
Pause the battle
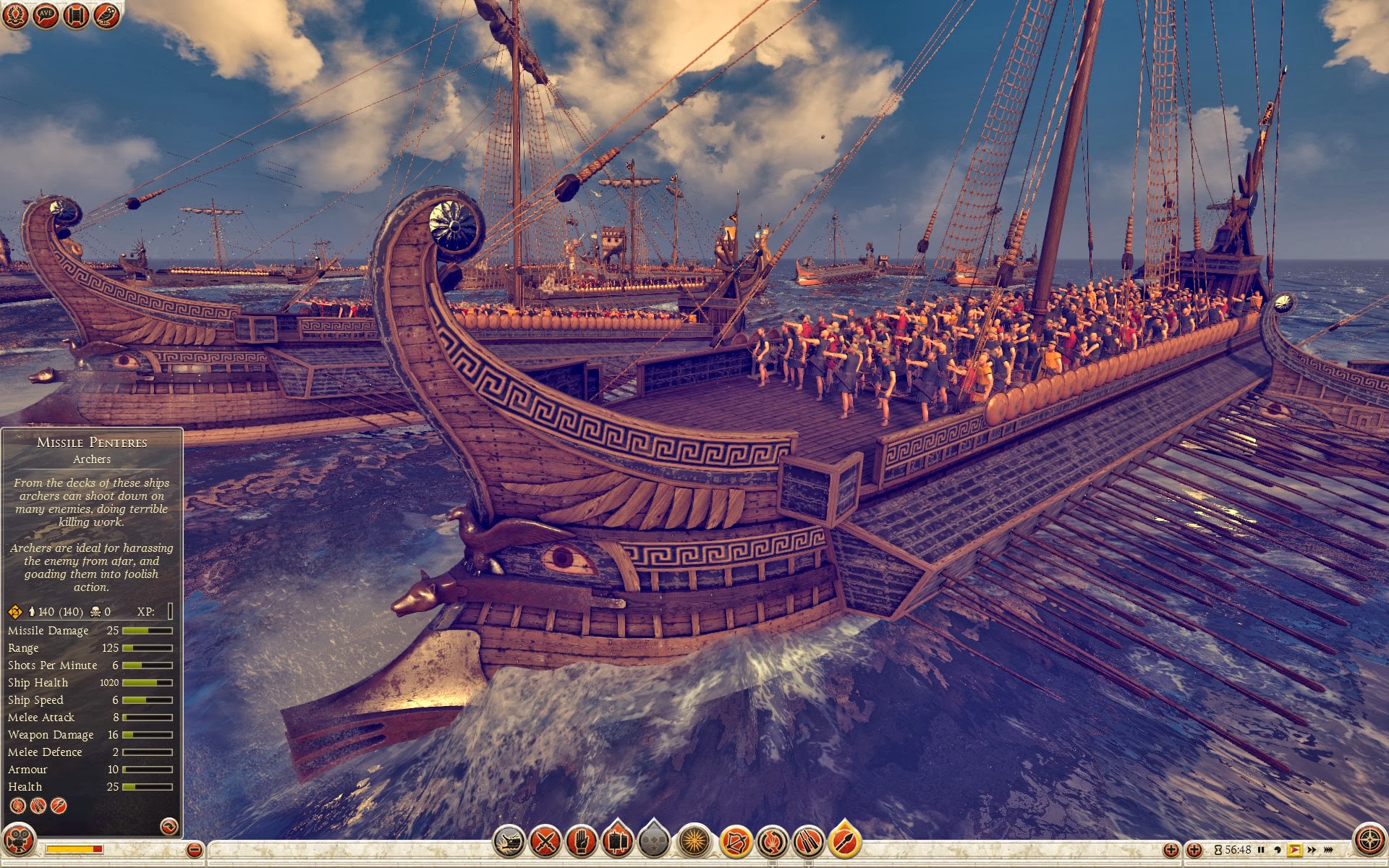[x=1261, y=850]
